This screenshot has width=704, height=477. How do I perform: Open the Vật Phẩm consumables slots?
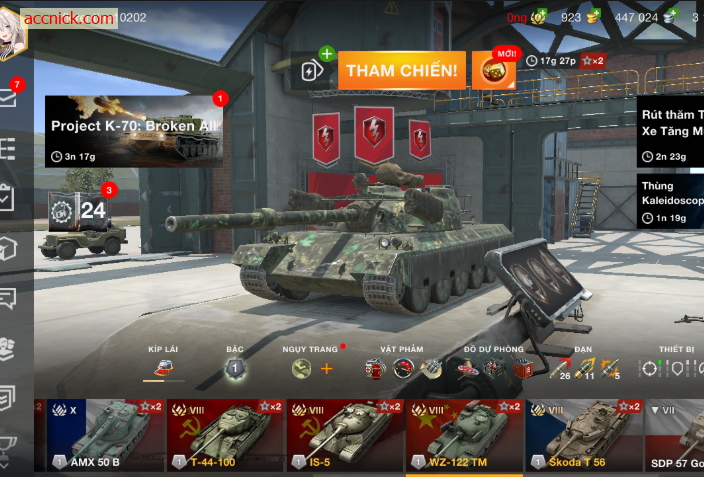(x=402, y=369)
